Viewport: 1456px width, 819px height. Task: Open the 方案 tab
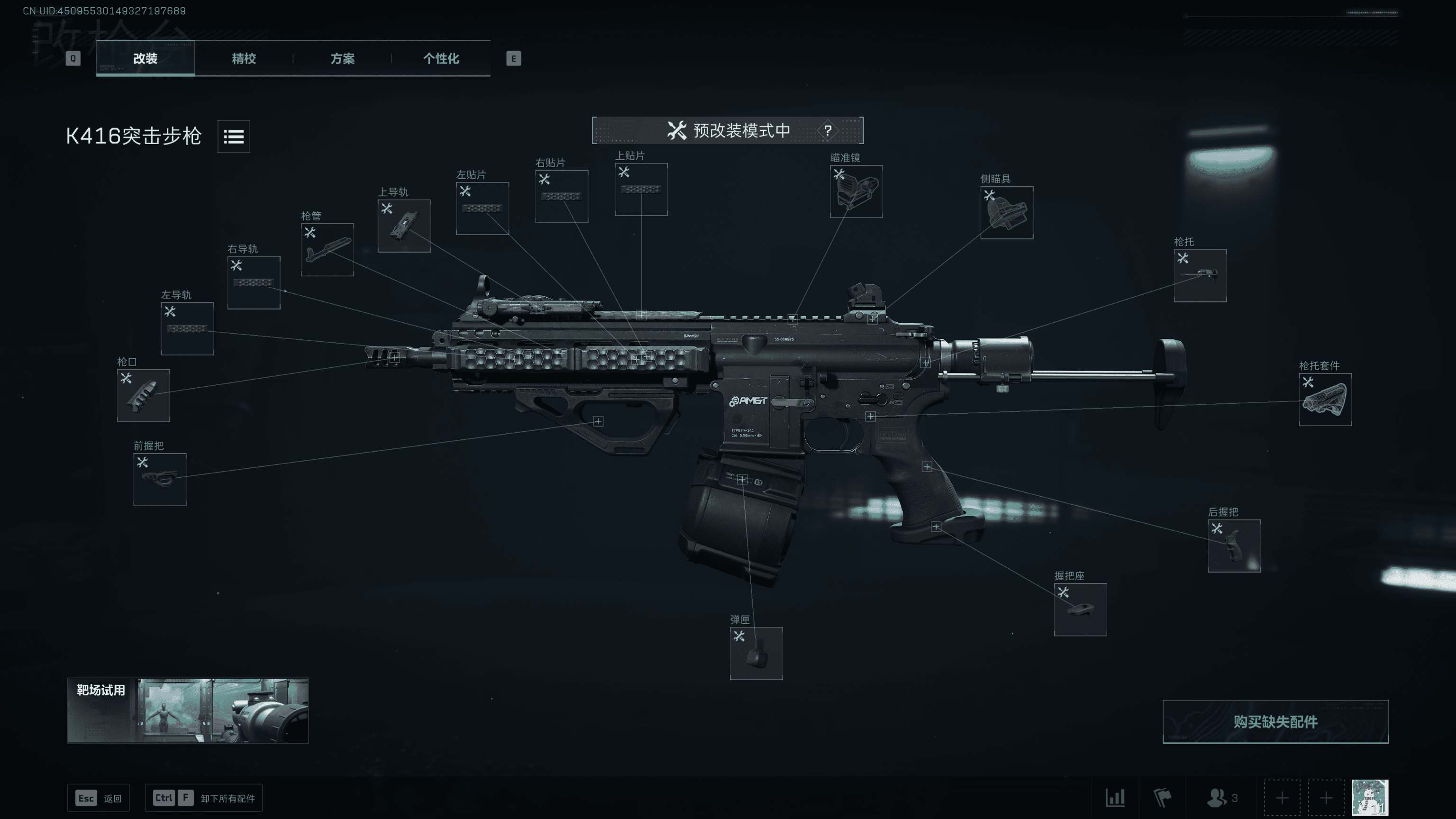click(x=342, y=58)
